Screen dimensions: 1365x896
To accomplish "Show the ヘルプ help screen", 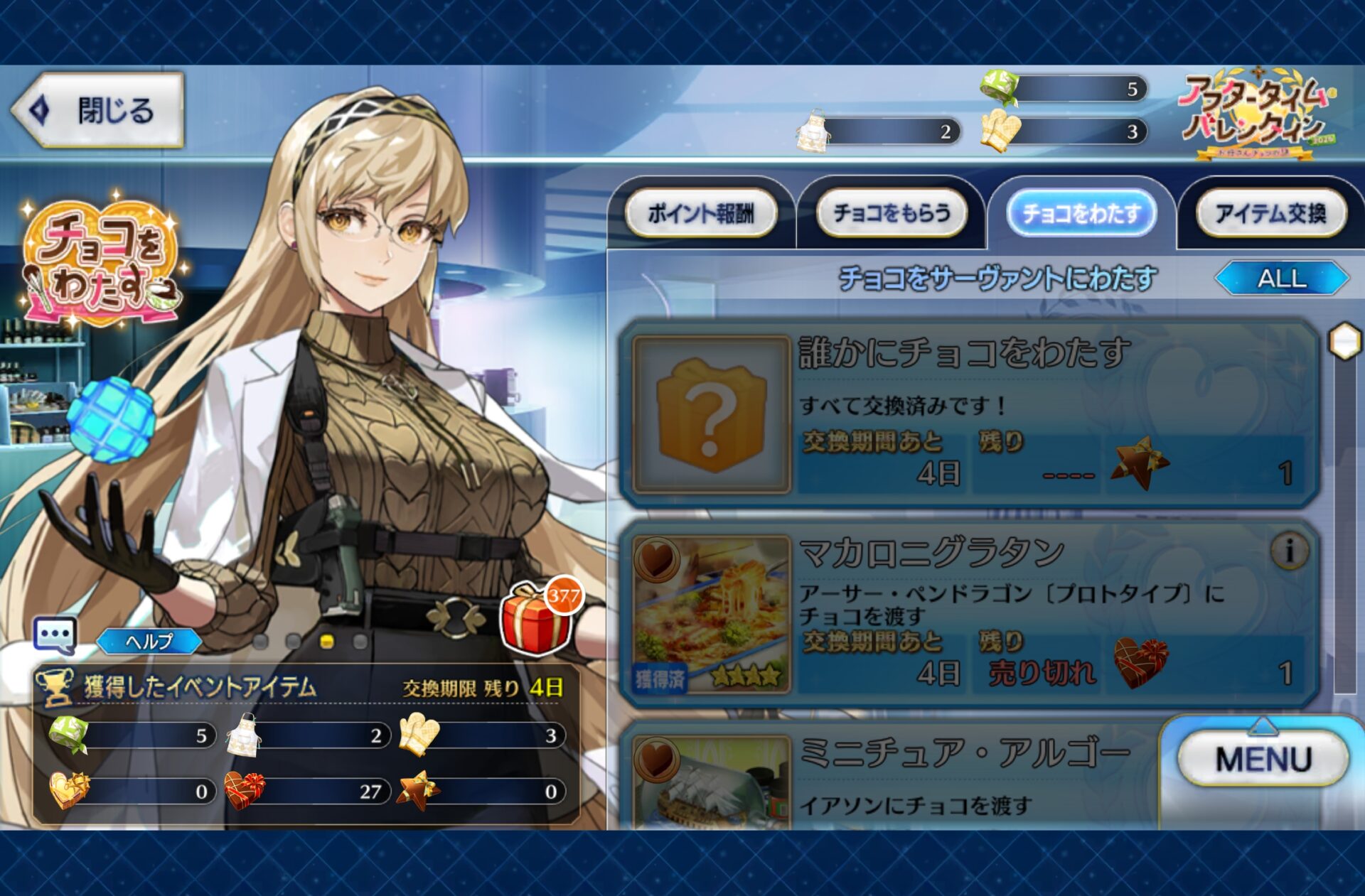I will tap(149, 641).
